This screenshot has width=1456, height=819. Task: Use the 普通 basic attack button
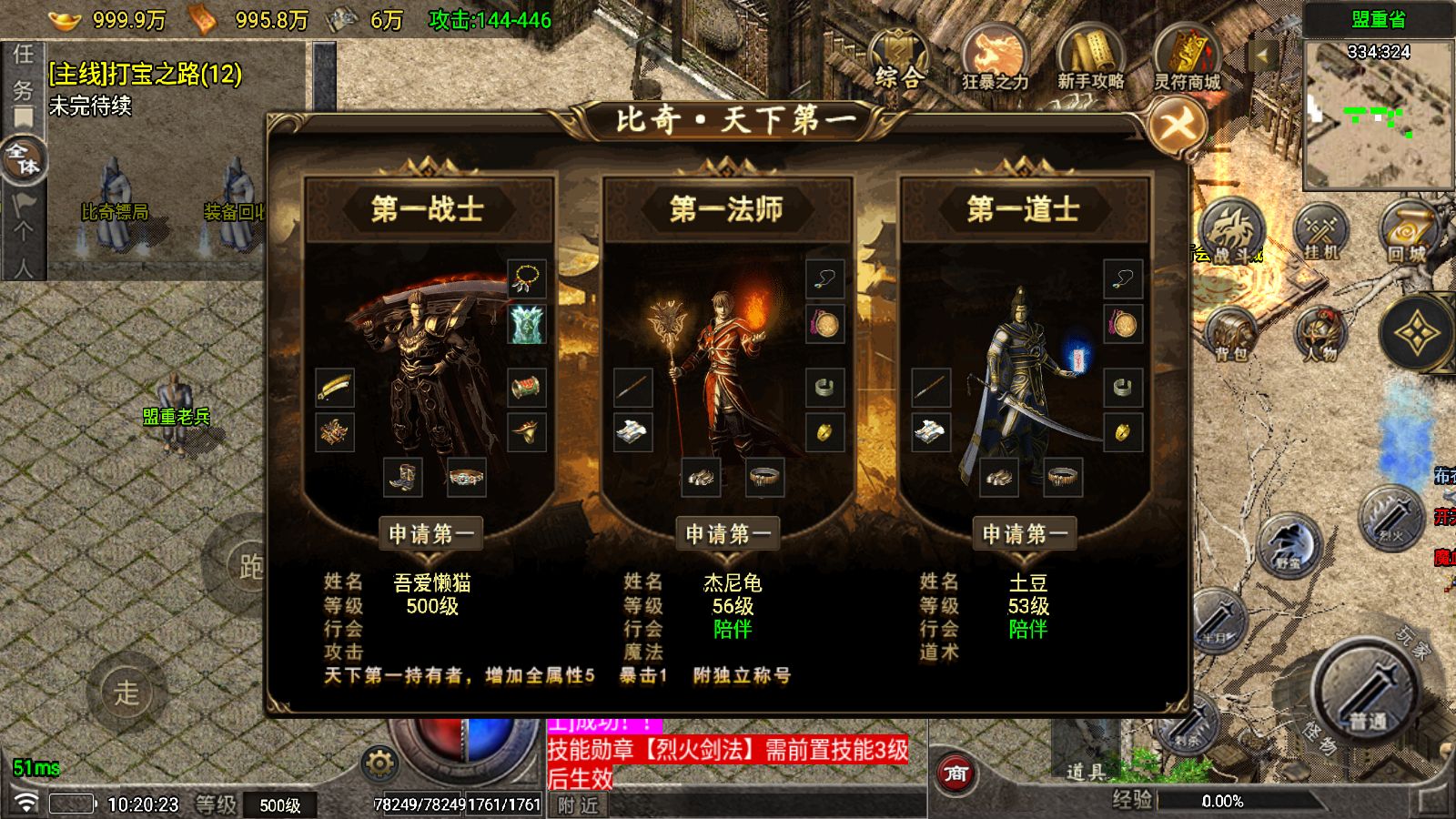1365,693
